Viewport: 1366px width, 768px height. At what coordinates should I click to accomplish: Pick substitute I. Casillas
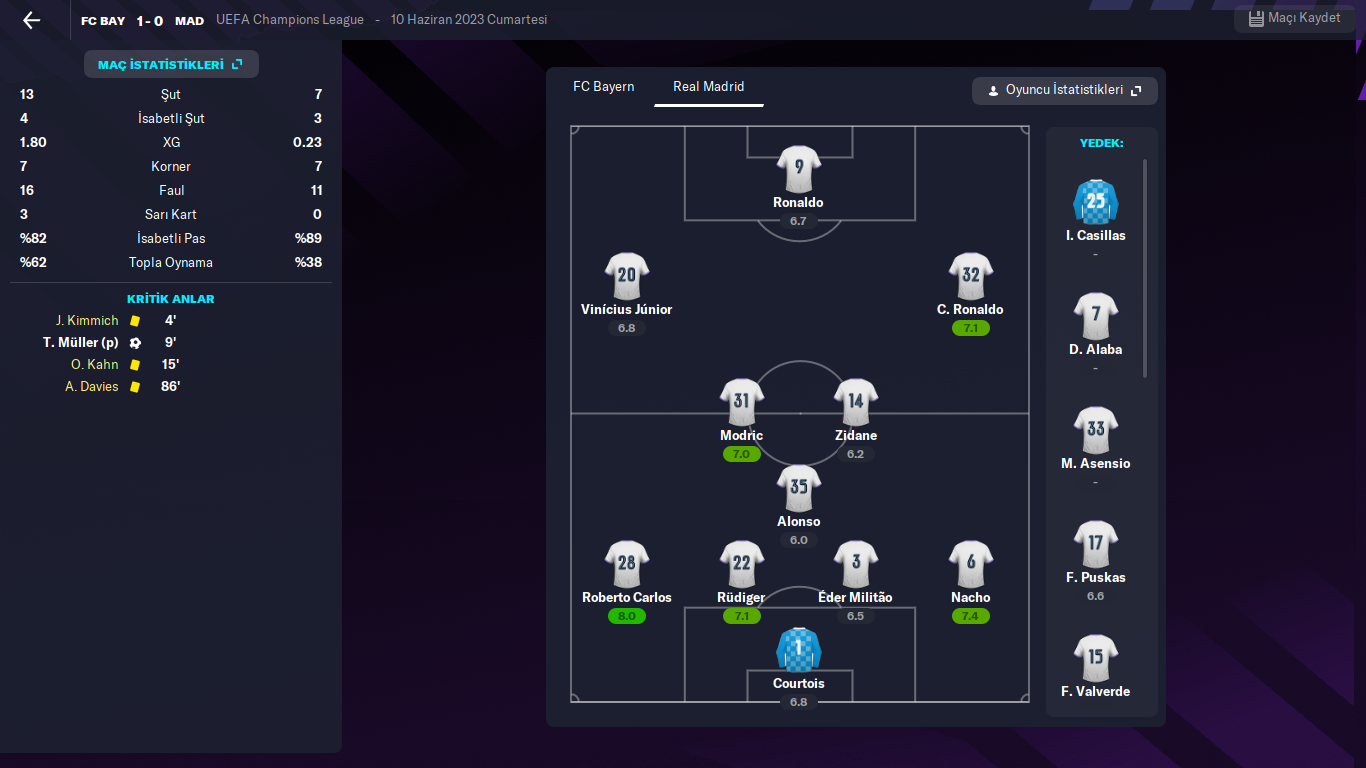[x=1095, y=203]
